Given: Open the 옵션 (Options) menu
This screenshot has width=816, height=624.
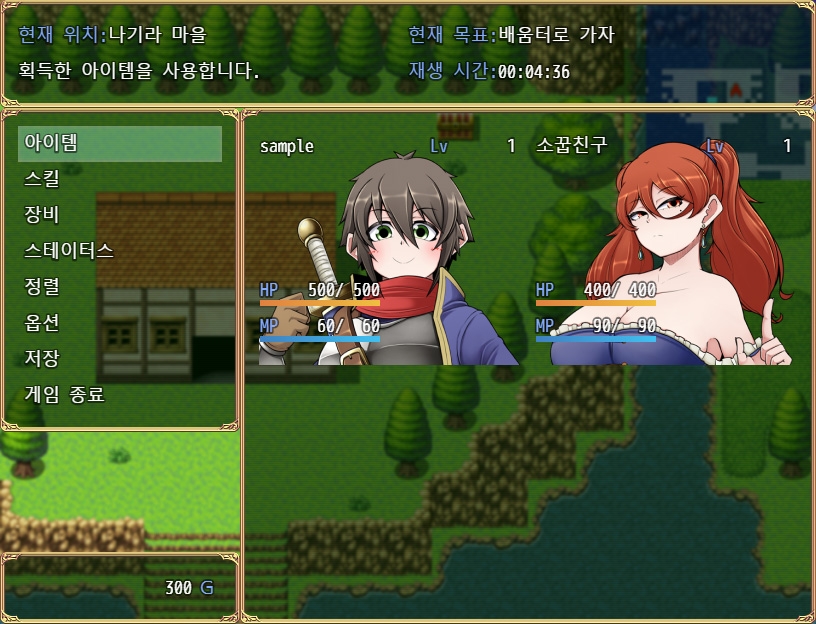Looking at the screenshot, I should click(120, 323).
